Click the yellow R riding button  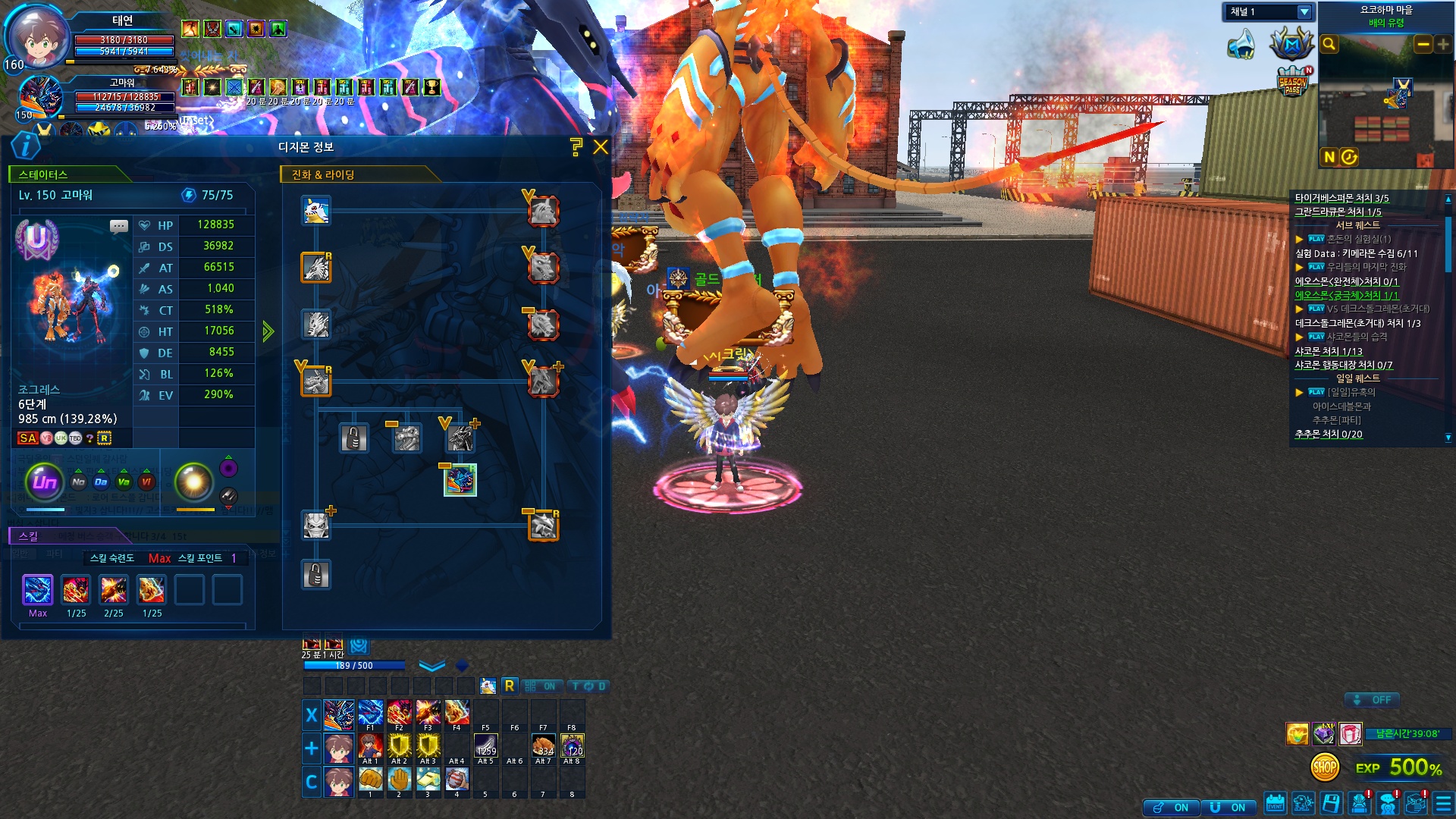pos(510,686)
